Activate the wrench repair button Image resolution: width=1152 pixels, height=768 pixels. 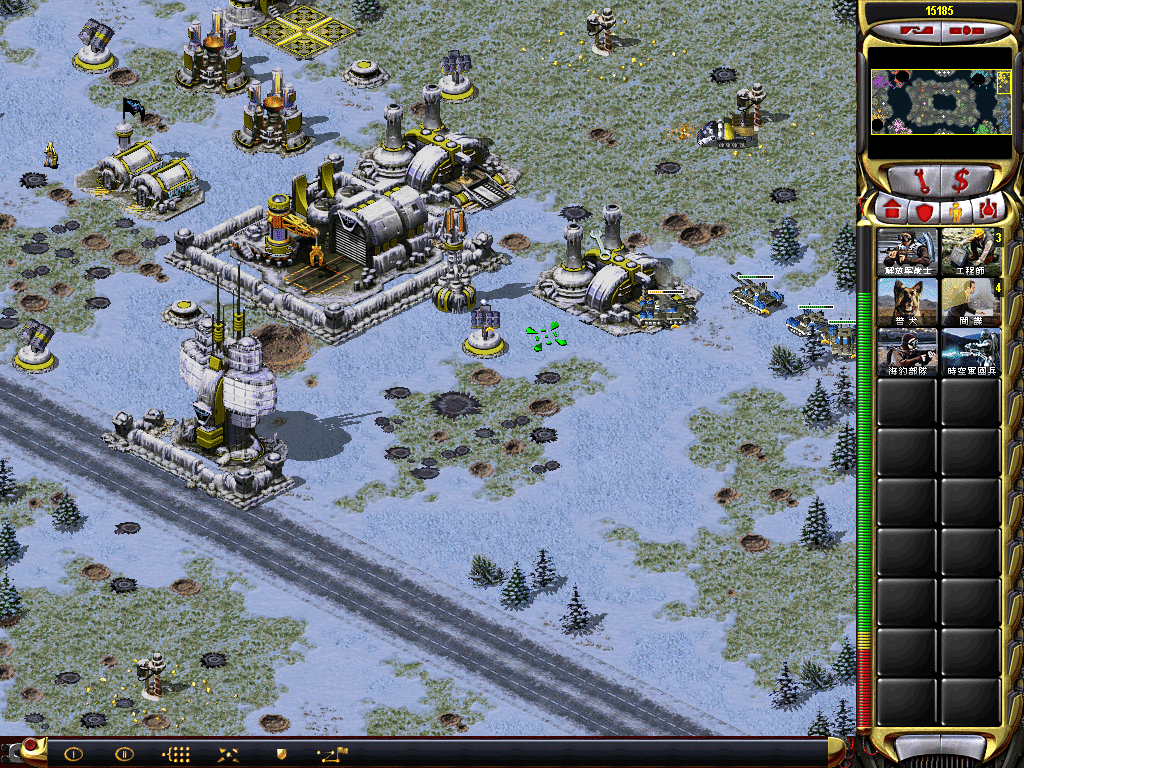point(914,181)
